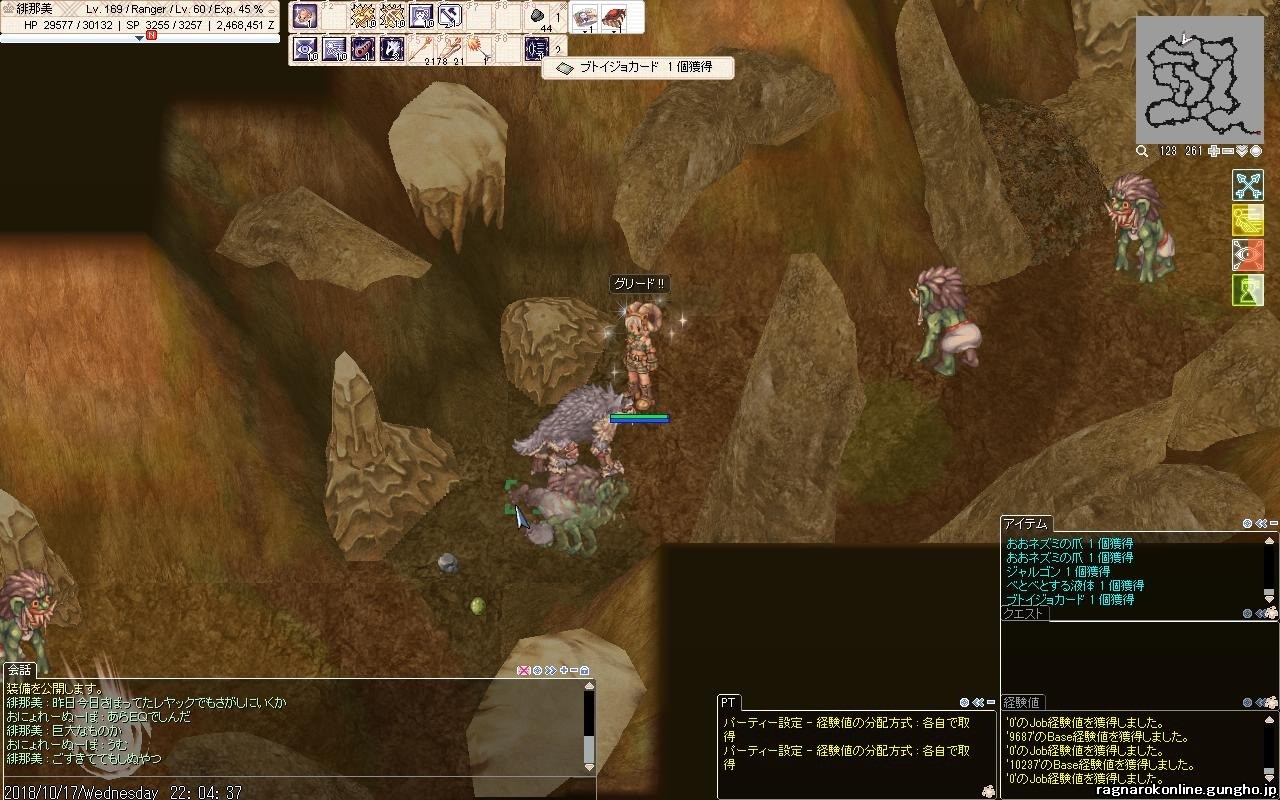Select the 経験値 experience log tab
The height and width of the screenshot is (800, 1280).
(x=1022, y=702)
